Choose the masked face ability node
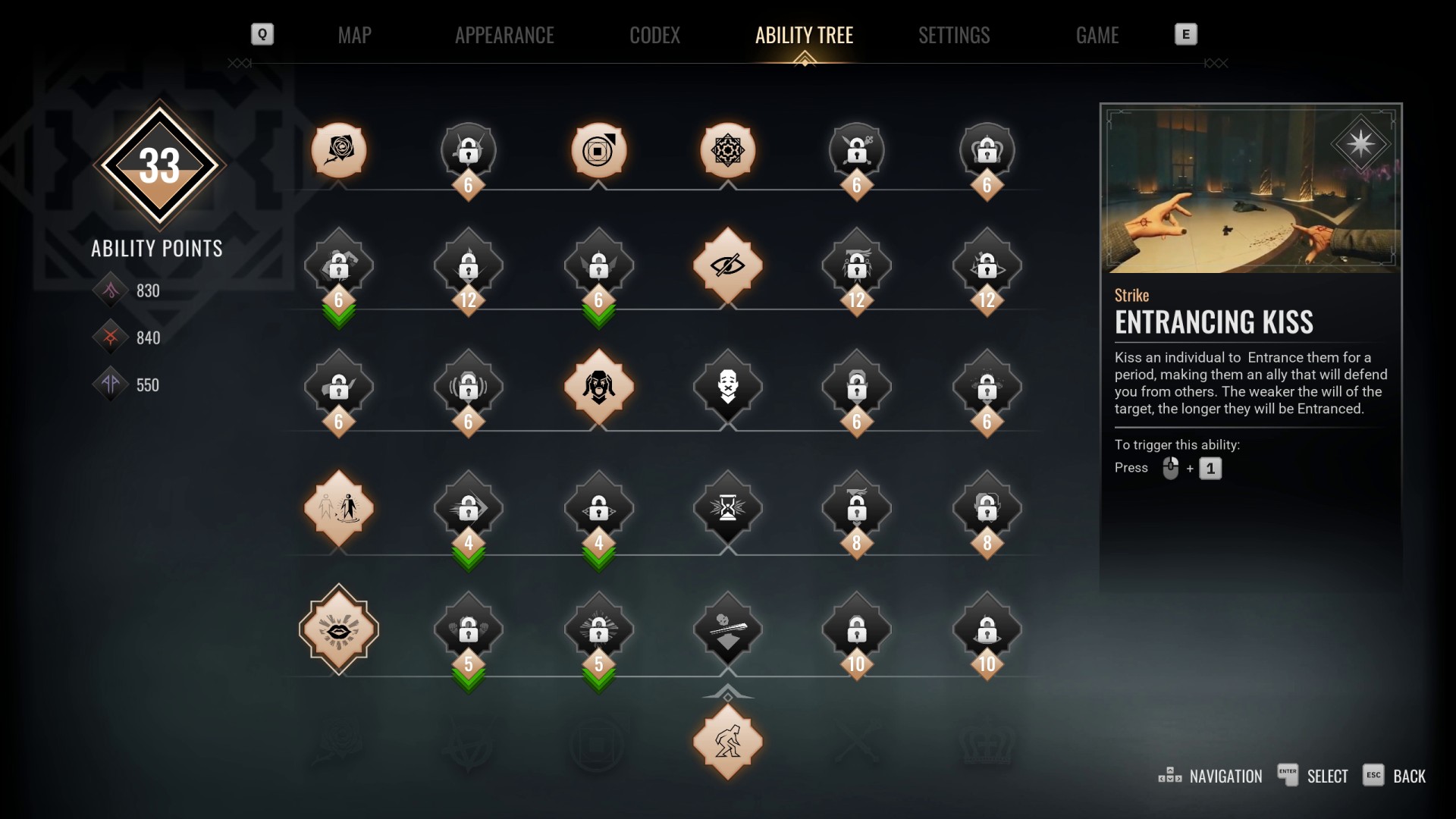Viewport: 1456px width, 819px height. tap(727, 387)
